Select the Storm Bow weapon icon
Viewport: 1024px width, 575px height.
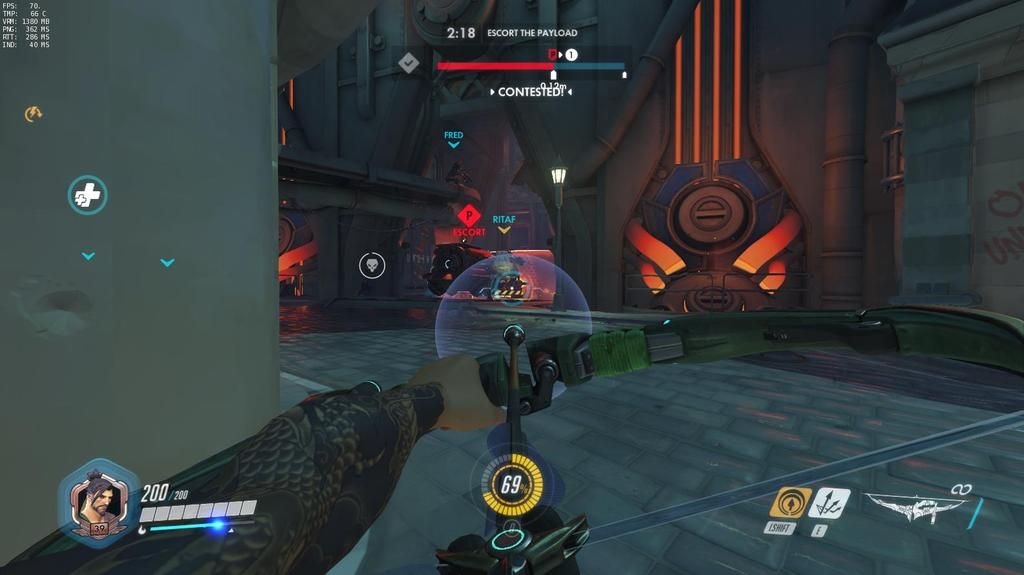click(914, 506)
